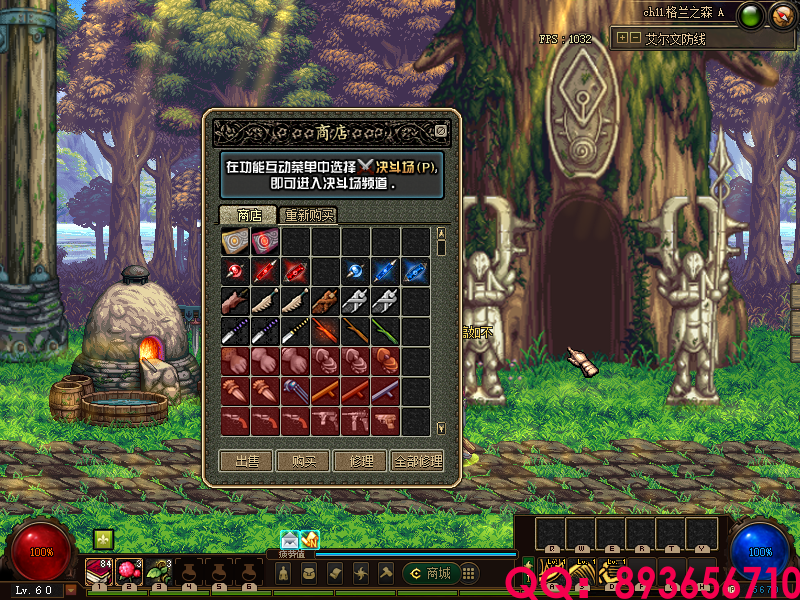Screen dimensions: 800x600
Task: Click the 购买 (buy) button
Action: (304, 461)
